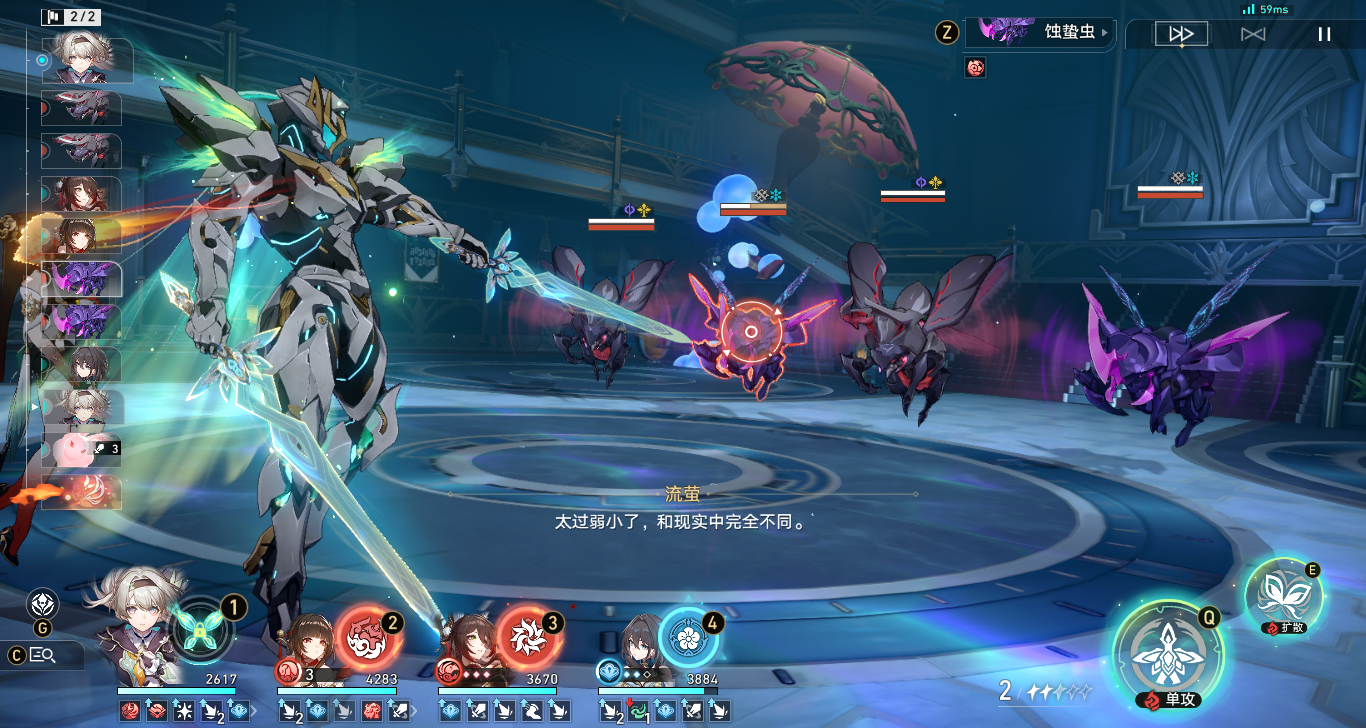
Task: Click the round flower emblem icon above G
Action: coord(42,603)
